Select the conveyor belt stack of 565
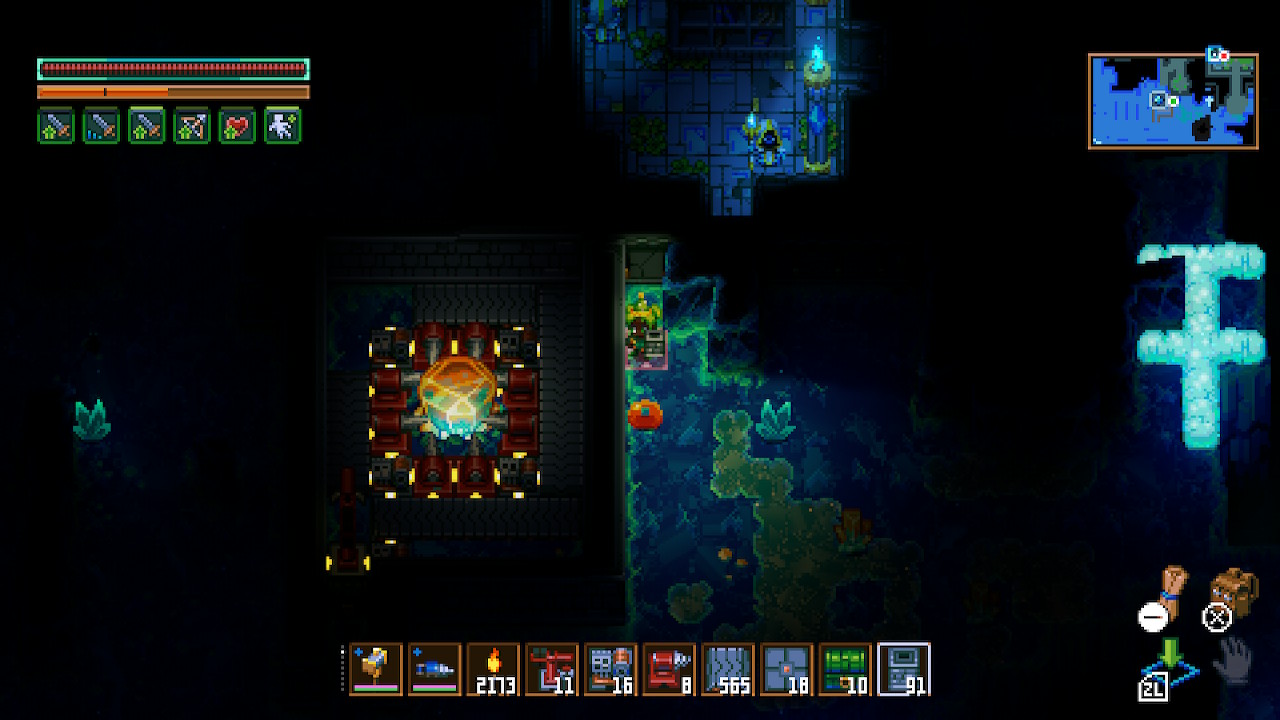 pyautogui.click(x=728, y=668)
